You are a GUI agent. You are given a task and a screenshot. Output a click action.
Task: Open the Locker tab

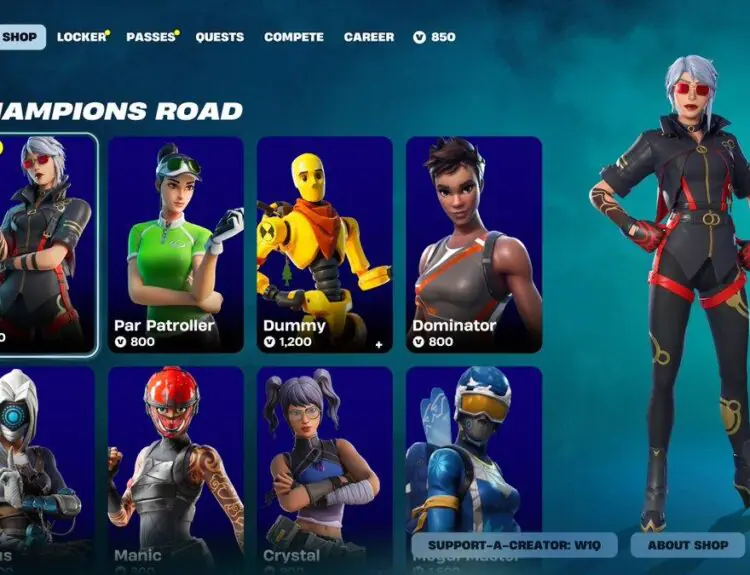pyautogui.click(x=81, y=37)
